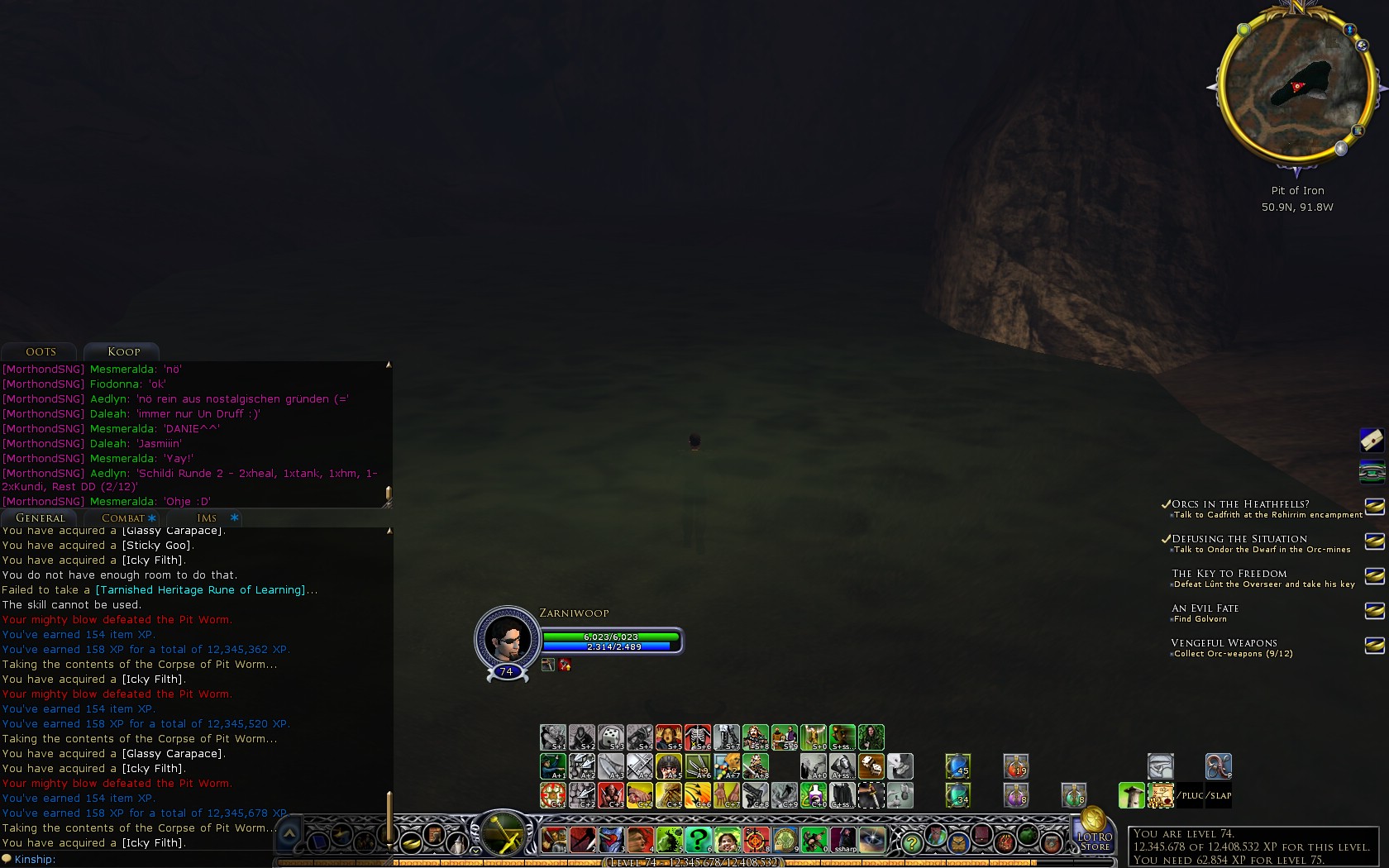Switch to the OOTS chat tab
The width and height of the screenshot is (1389, 868).
41,352
